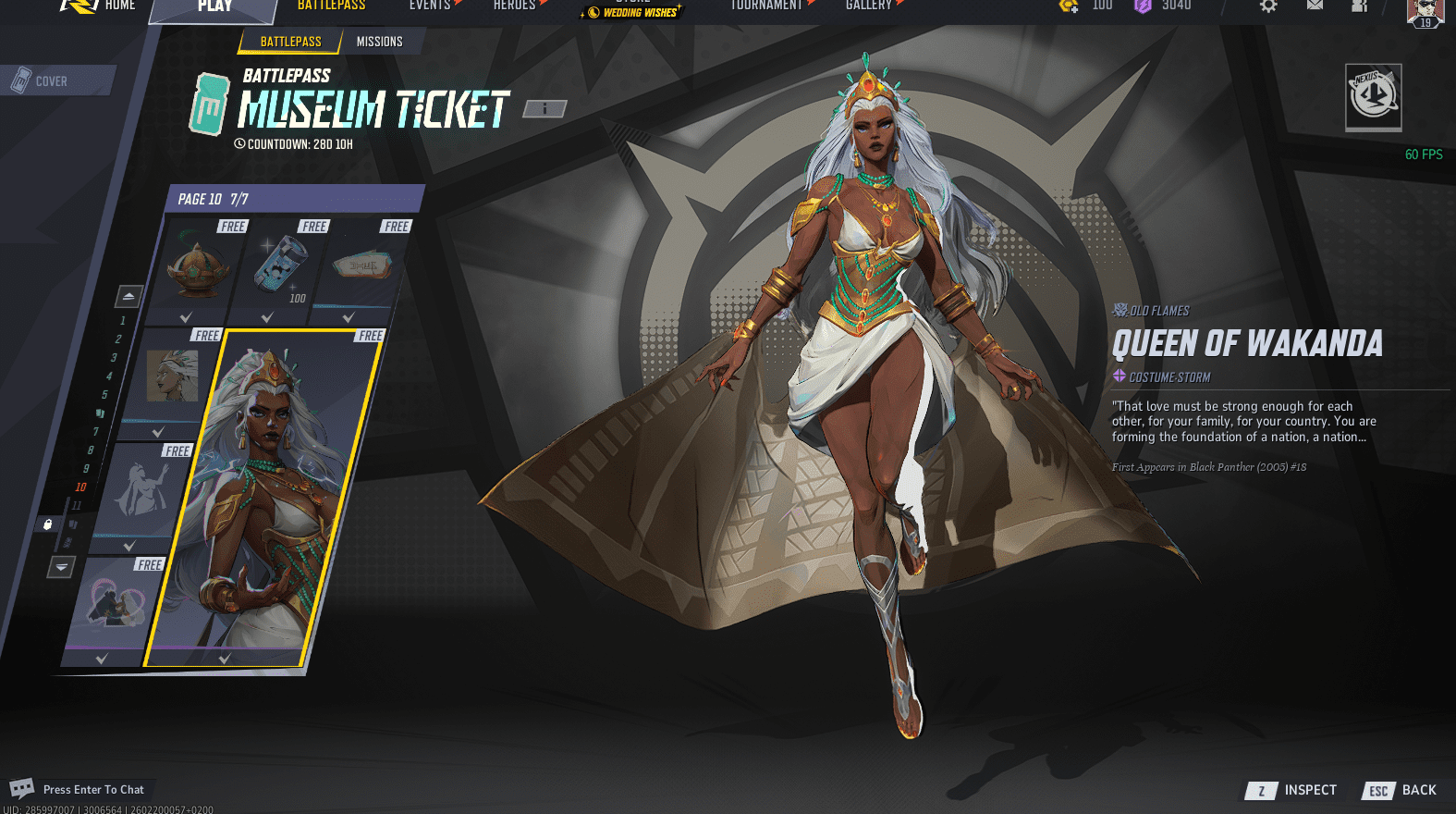Jump to battlepass page 1
Image resolution: width=1456 pixels, height=814 pixels.
pos(122,320)
